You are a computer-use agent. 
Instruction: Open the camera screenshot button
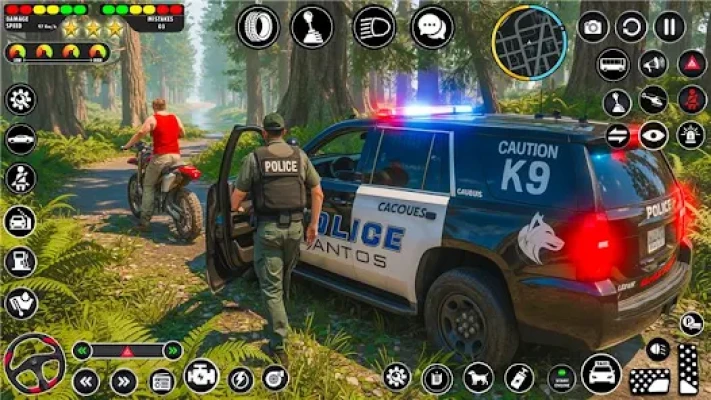tap(593, 27)
